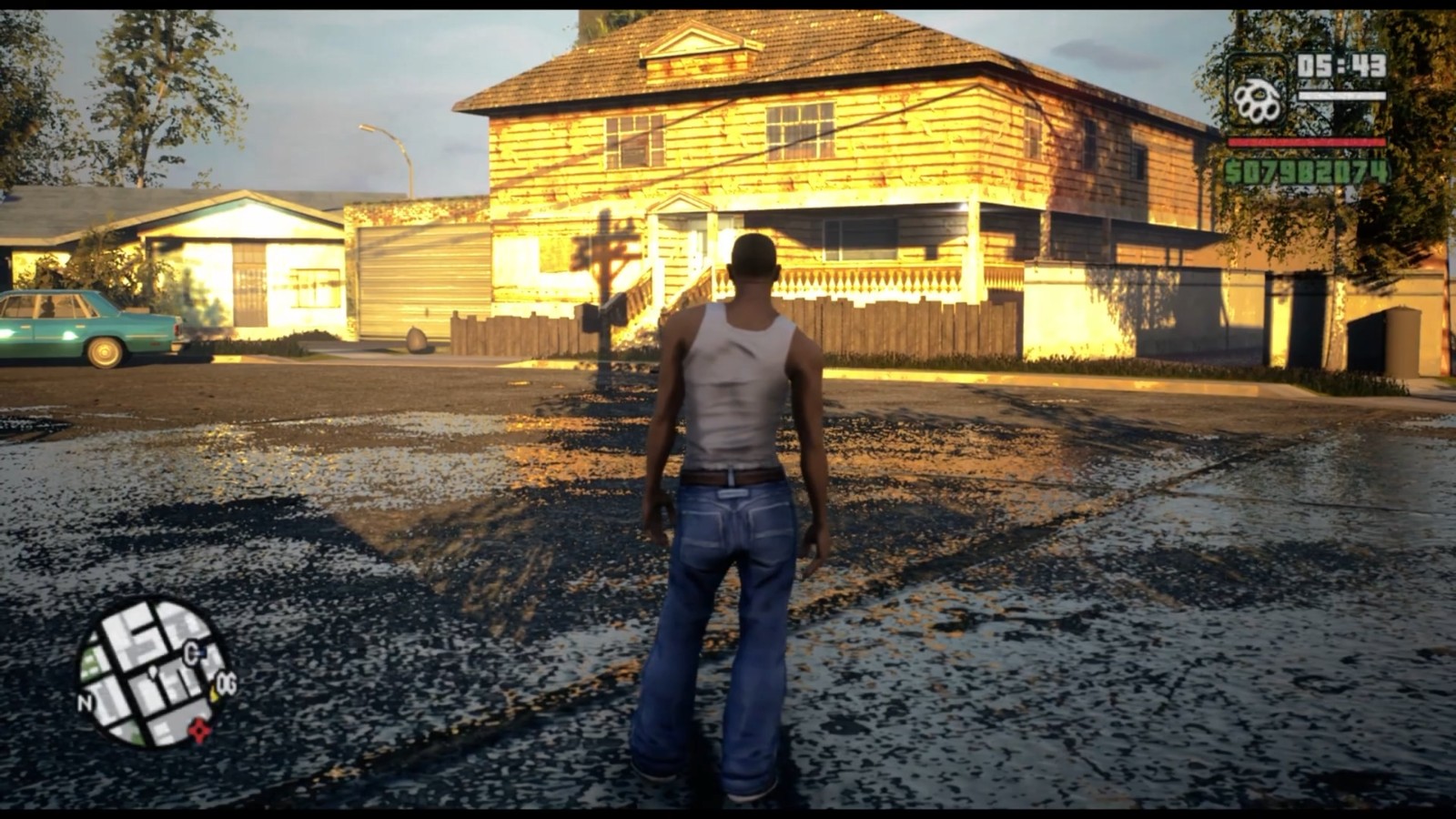Viewport: 1456px width, 819px height.
Task: Click the white armor bar under the clock
Action: coord(1342,94)
